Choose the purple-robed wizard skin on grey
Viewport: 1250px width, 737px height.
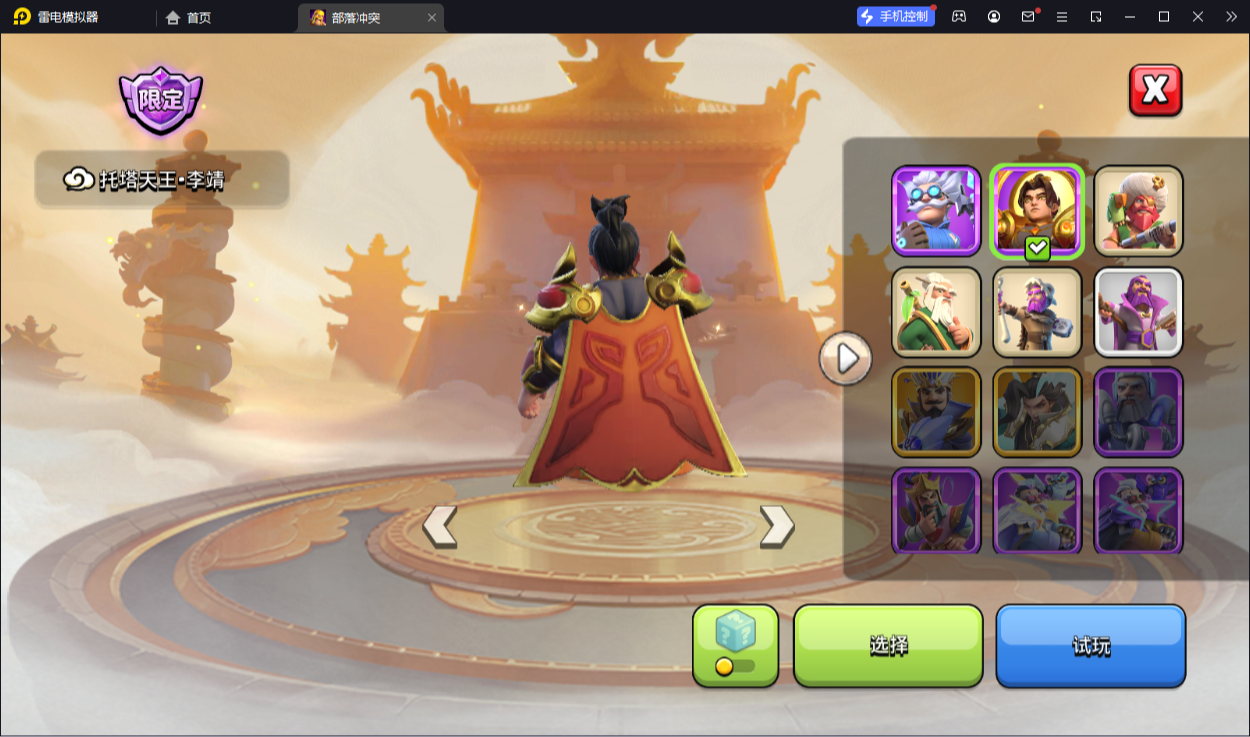click(1138, 311)
